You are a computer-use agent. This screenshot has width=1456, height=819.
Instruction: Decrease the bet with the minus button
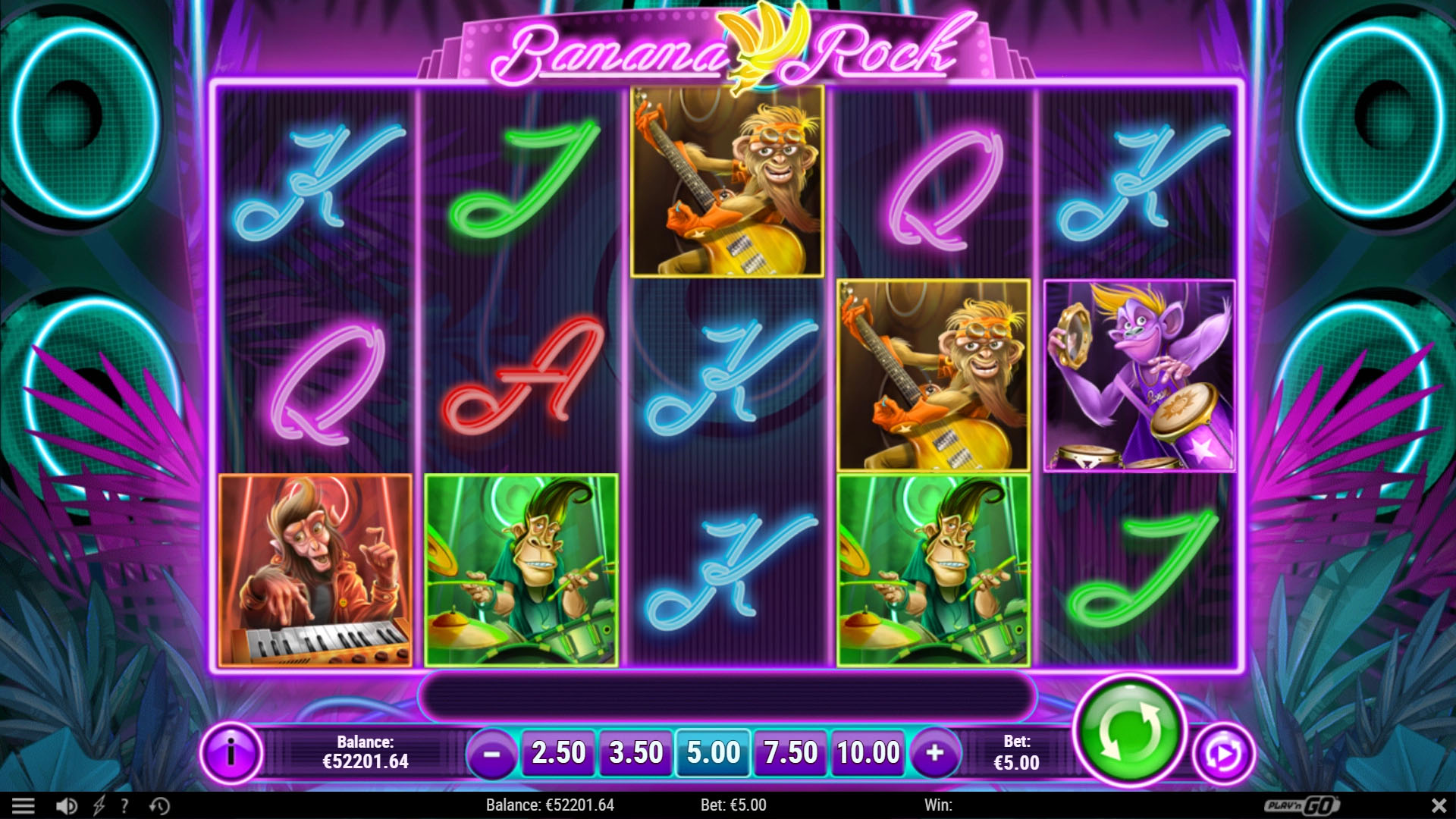click(494, 755)
